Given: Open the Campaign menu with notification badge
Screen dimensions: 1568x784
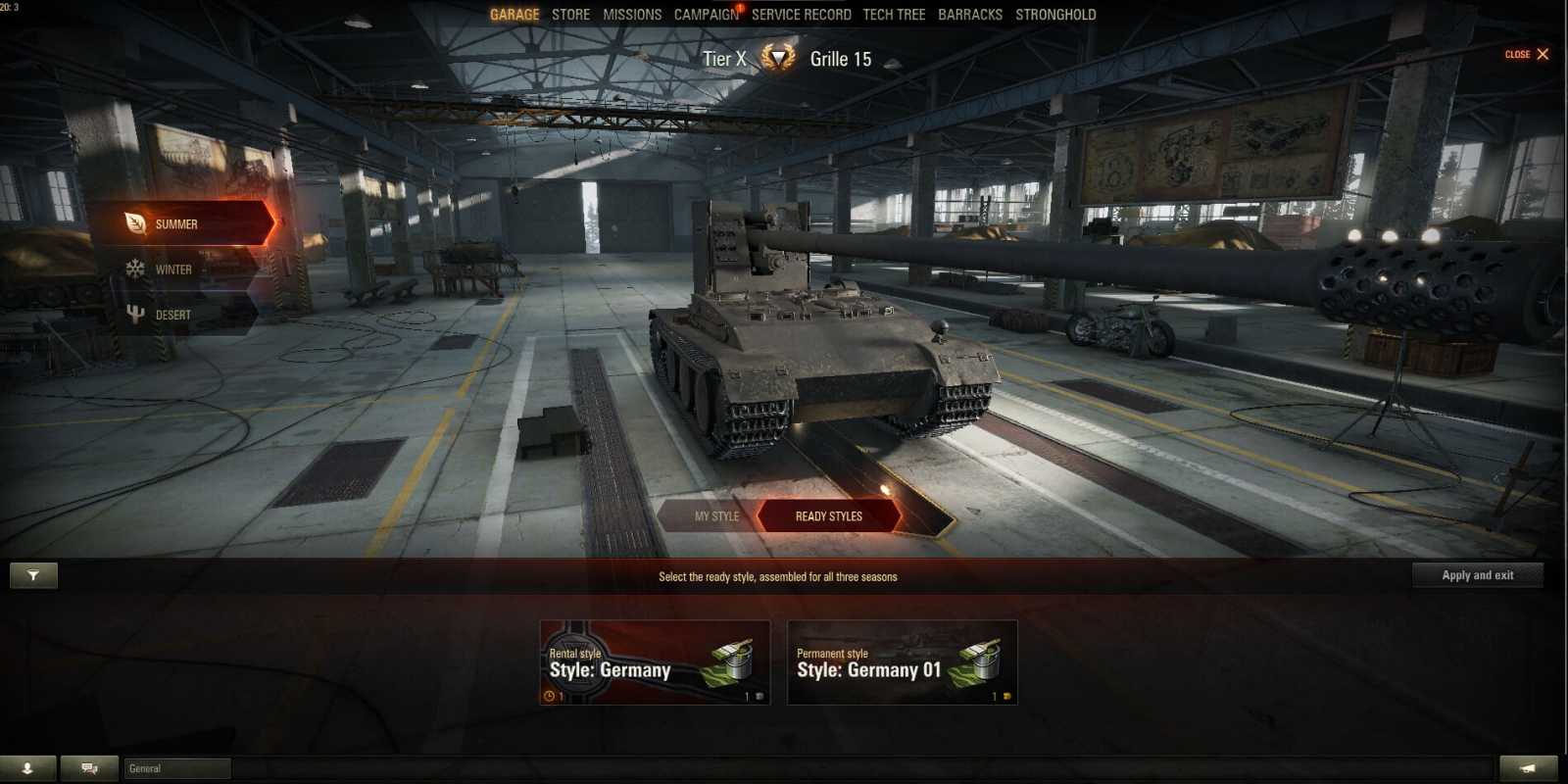Looking at the screenshot, I should (704, 14).
